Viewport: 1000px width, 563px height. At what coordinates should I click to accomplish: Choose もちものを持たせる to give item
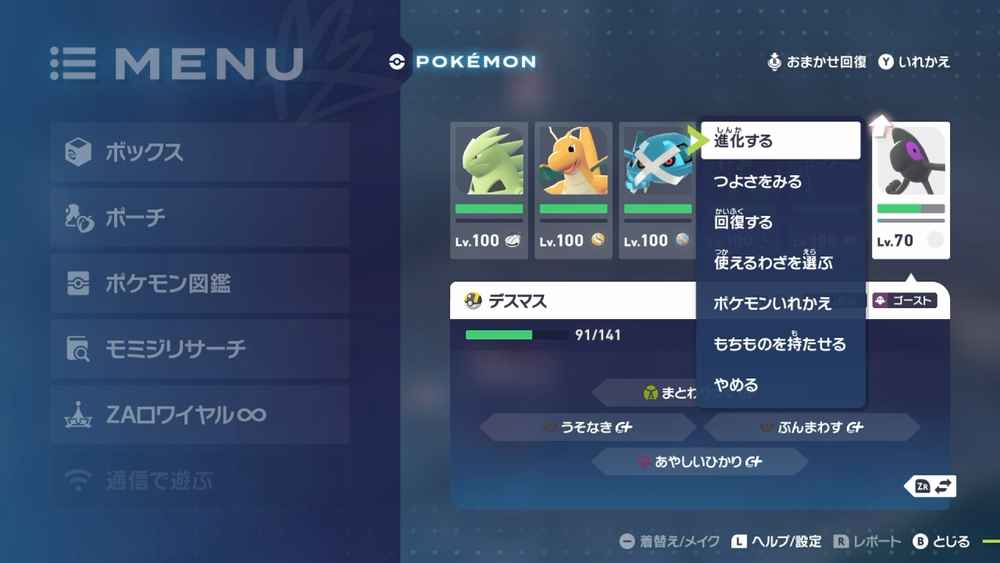pos(780,344)
